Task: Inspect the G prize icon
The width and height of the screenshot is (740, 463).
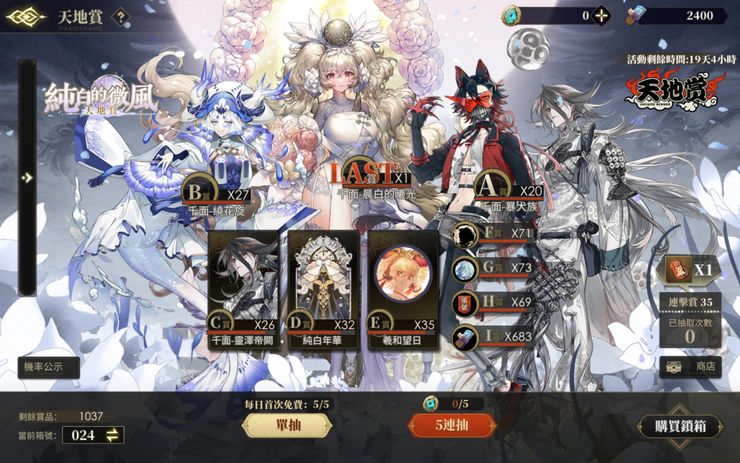Action: click(465, 269)
